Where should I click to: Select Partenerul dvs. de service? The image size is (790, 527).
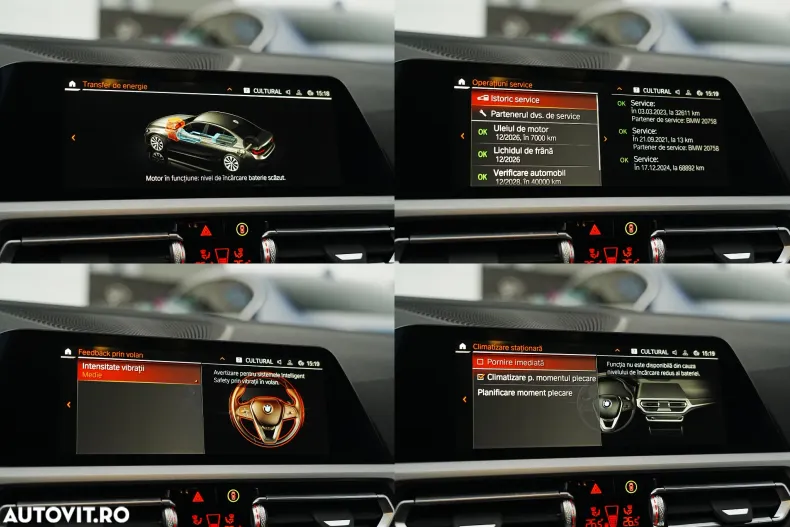click(x=535, y=115)
